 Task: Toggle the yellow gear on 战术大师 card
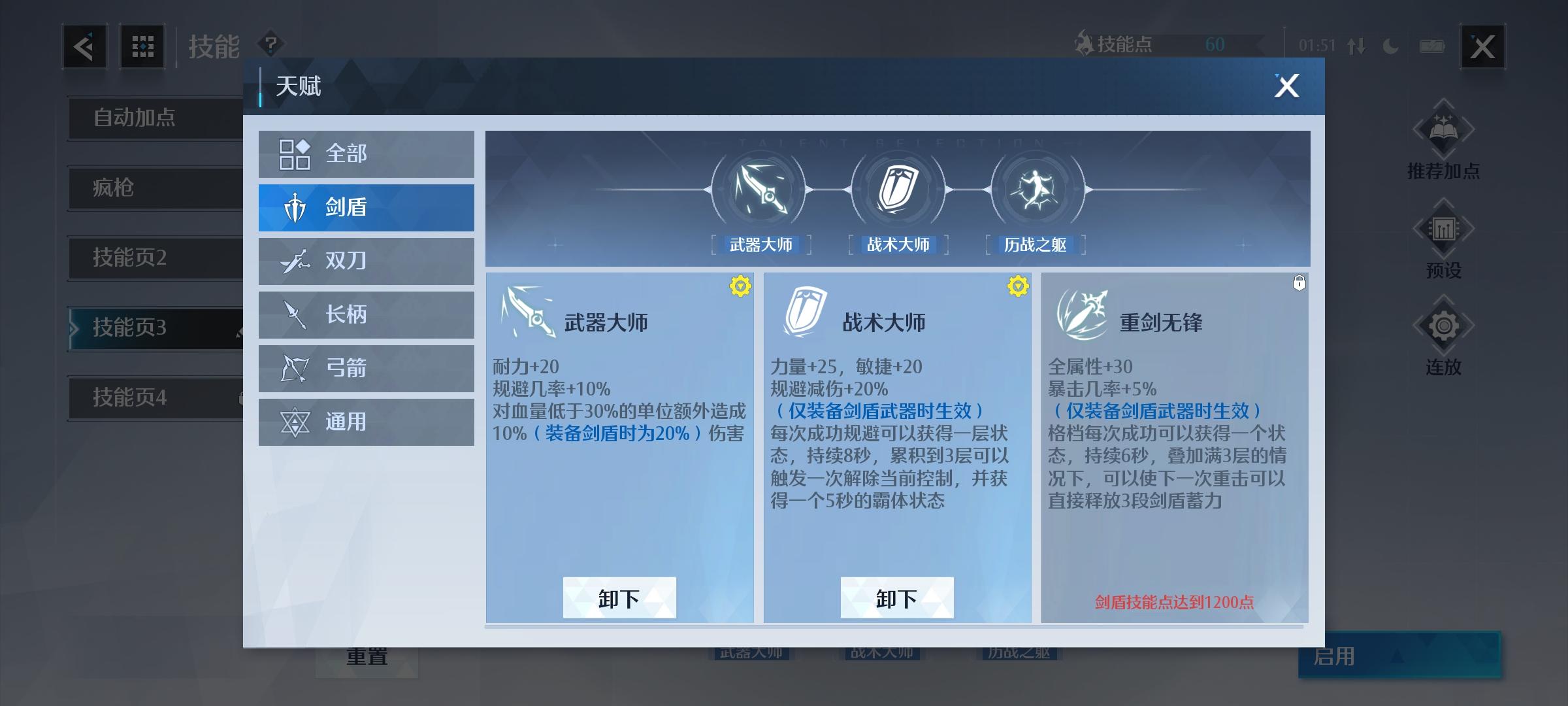point(1017,286)
